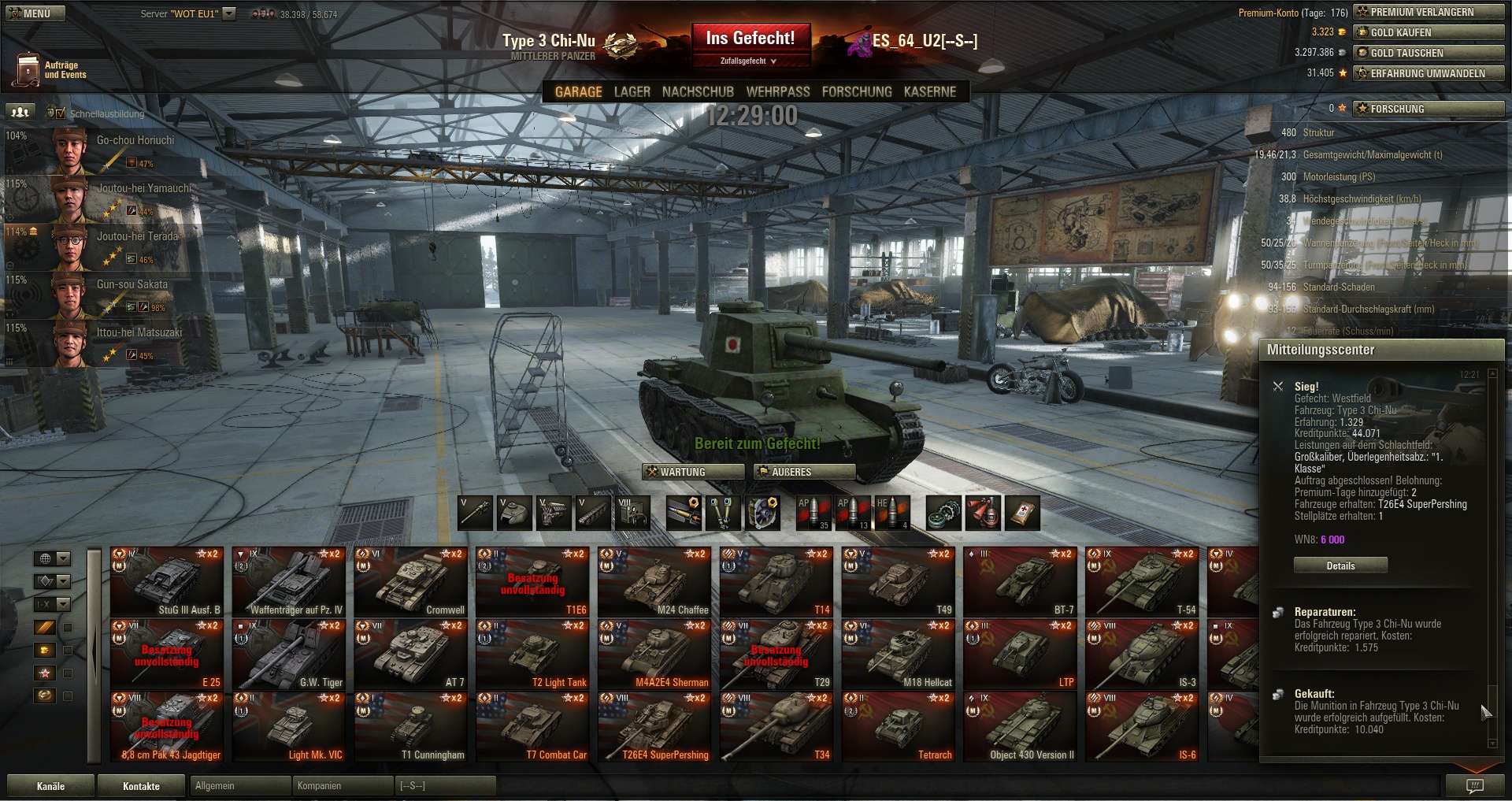Show the WEHRPASS tab
This screenshot has width=1512, height=801.
[x=777, y=92]
